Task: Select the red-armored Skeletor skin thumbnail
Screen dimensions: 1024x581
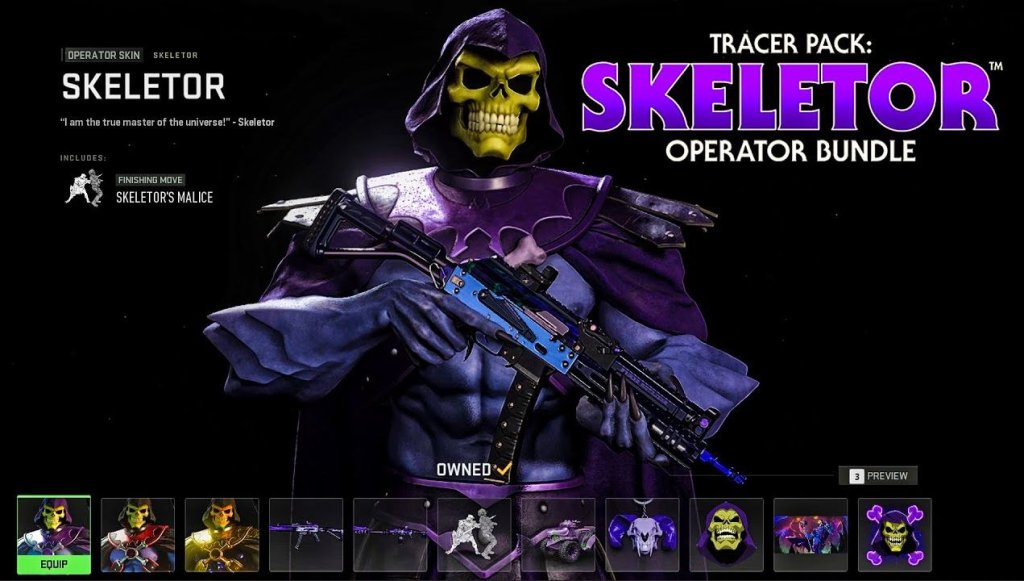Action: (138, 535)
